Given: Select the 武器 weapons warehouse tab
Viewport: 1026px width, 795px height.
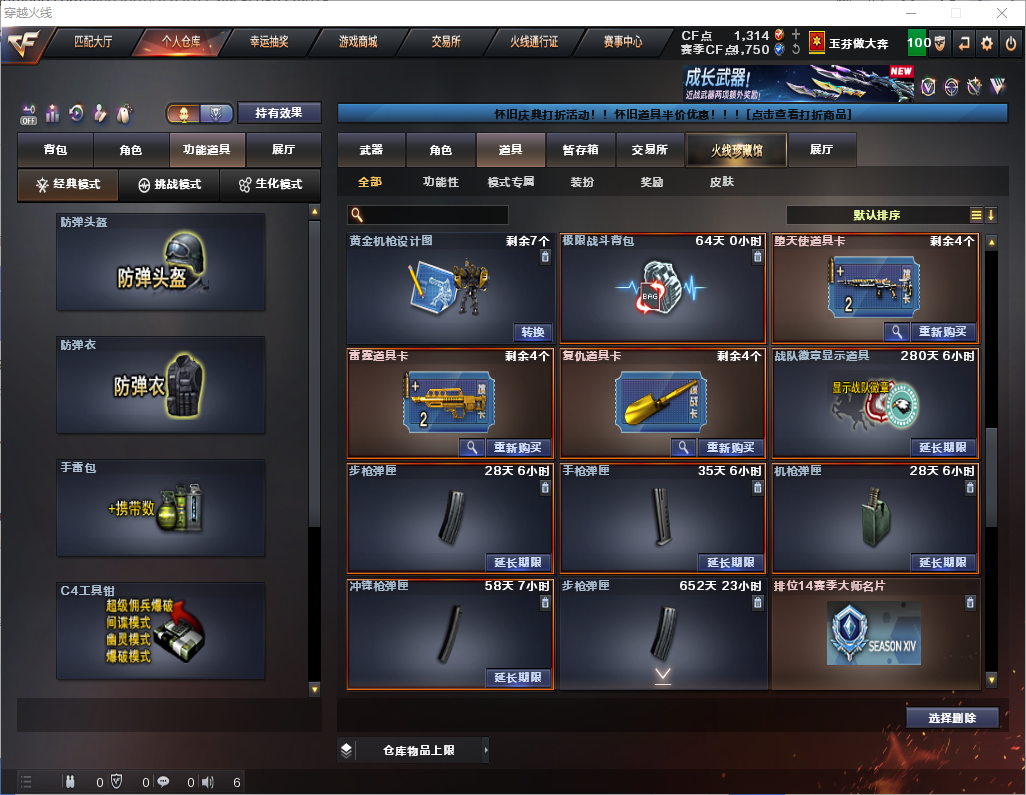Looking at the screenshot, I should [x=371, y=150].
